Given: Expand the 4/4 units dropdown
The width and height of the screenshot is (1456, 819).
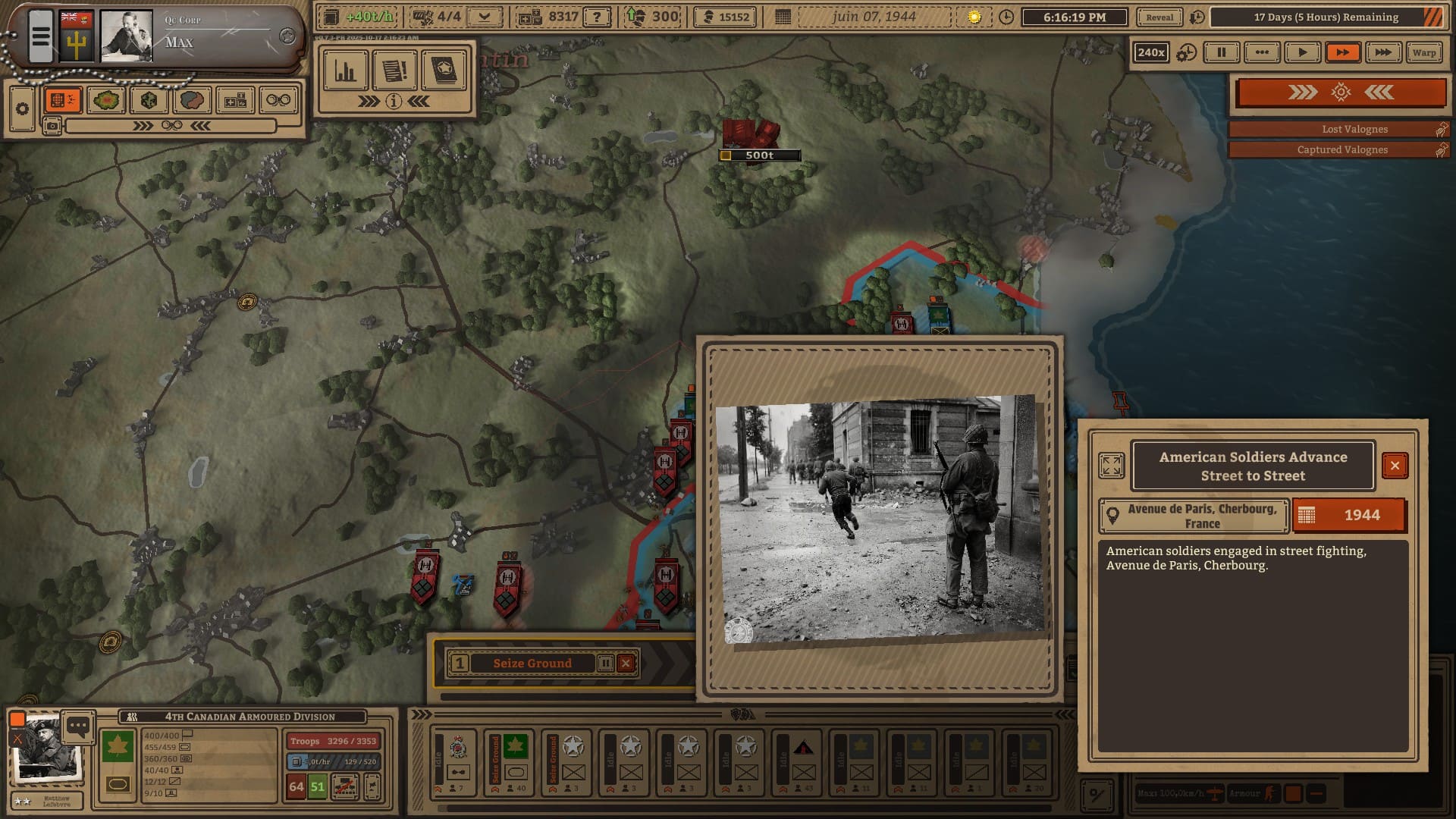Looking at the screenshot, I should point(485,17).
